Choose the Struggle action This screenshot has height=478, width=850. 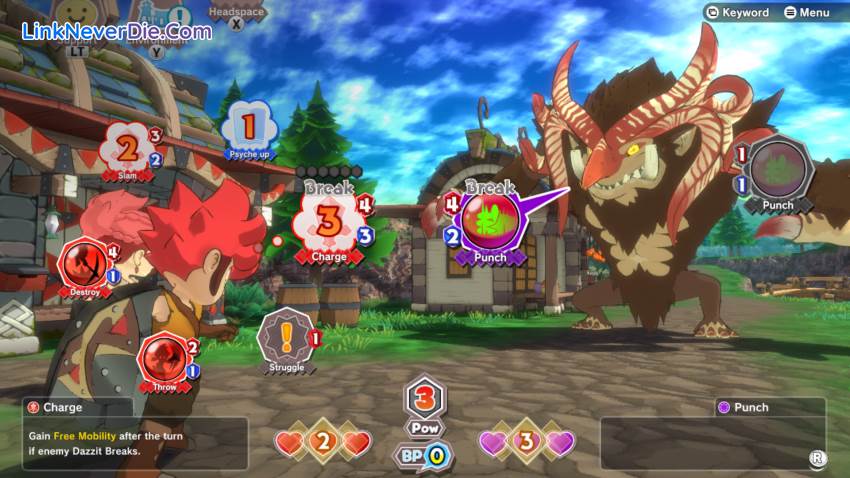tap(285, 340)
